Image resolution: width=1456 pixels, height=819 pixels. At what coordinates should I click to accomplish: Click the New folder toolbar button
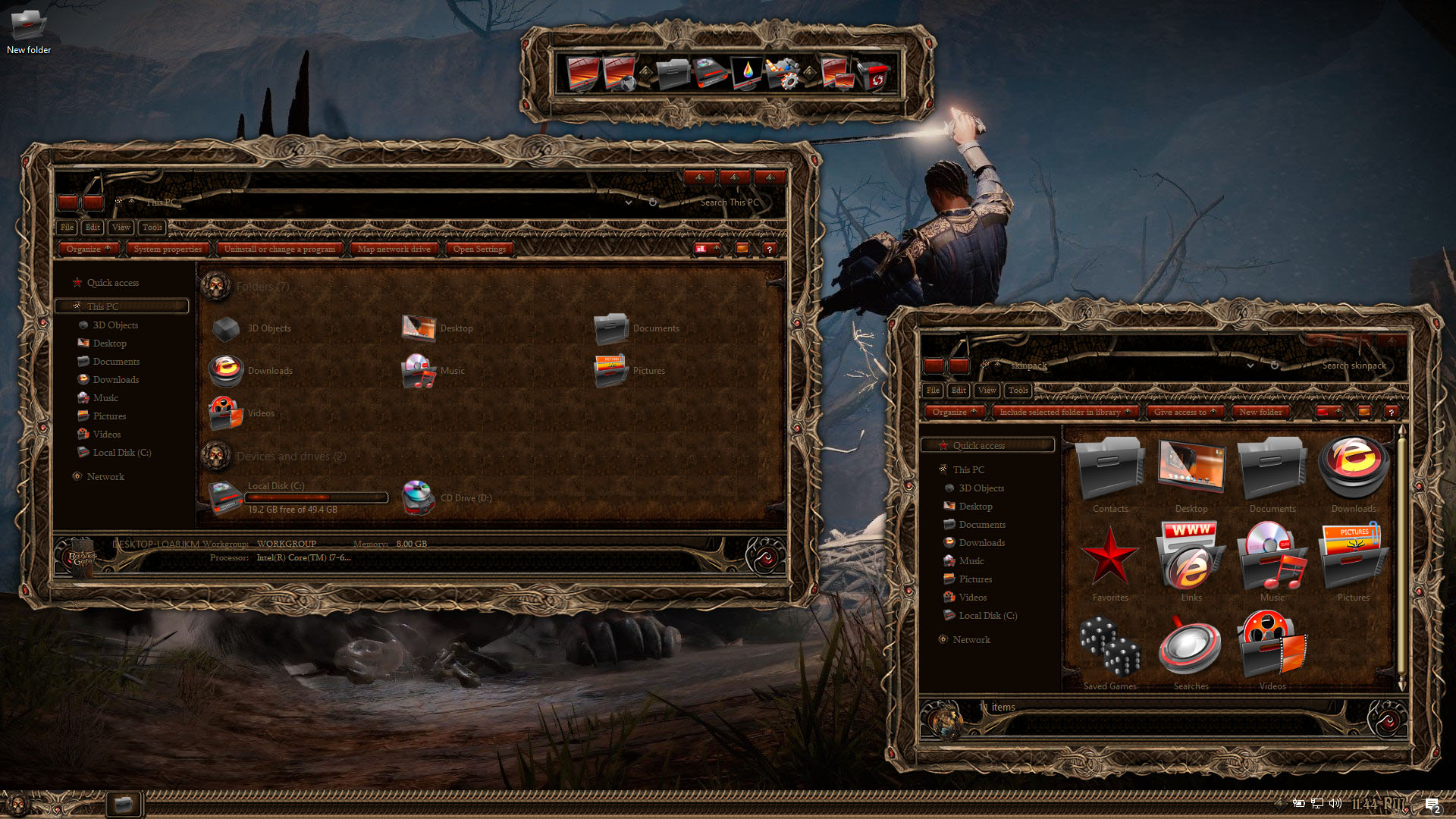[1260, 412]
